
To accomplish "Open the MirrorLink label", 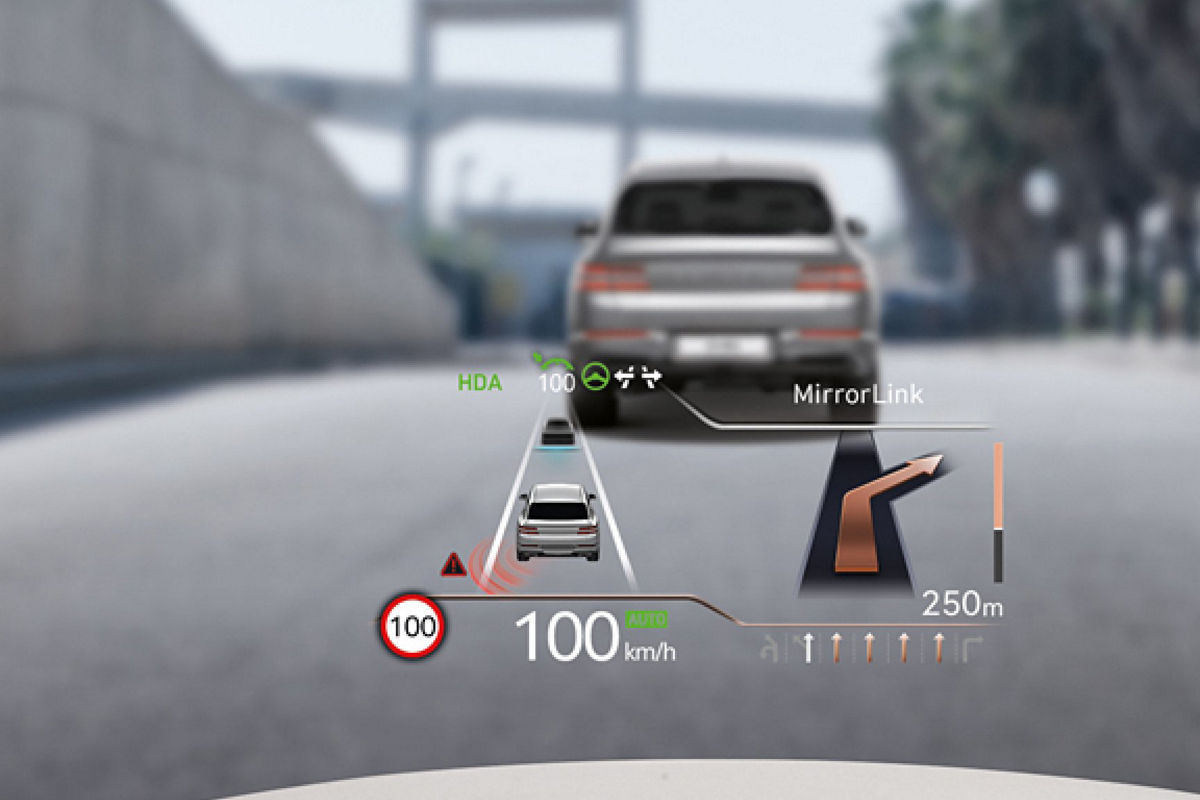I will pyautogui.click(x=858, y=394).
